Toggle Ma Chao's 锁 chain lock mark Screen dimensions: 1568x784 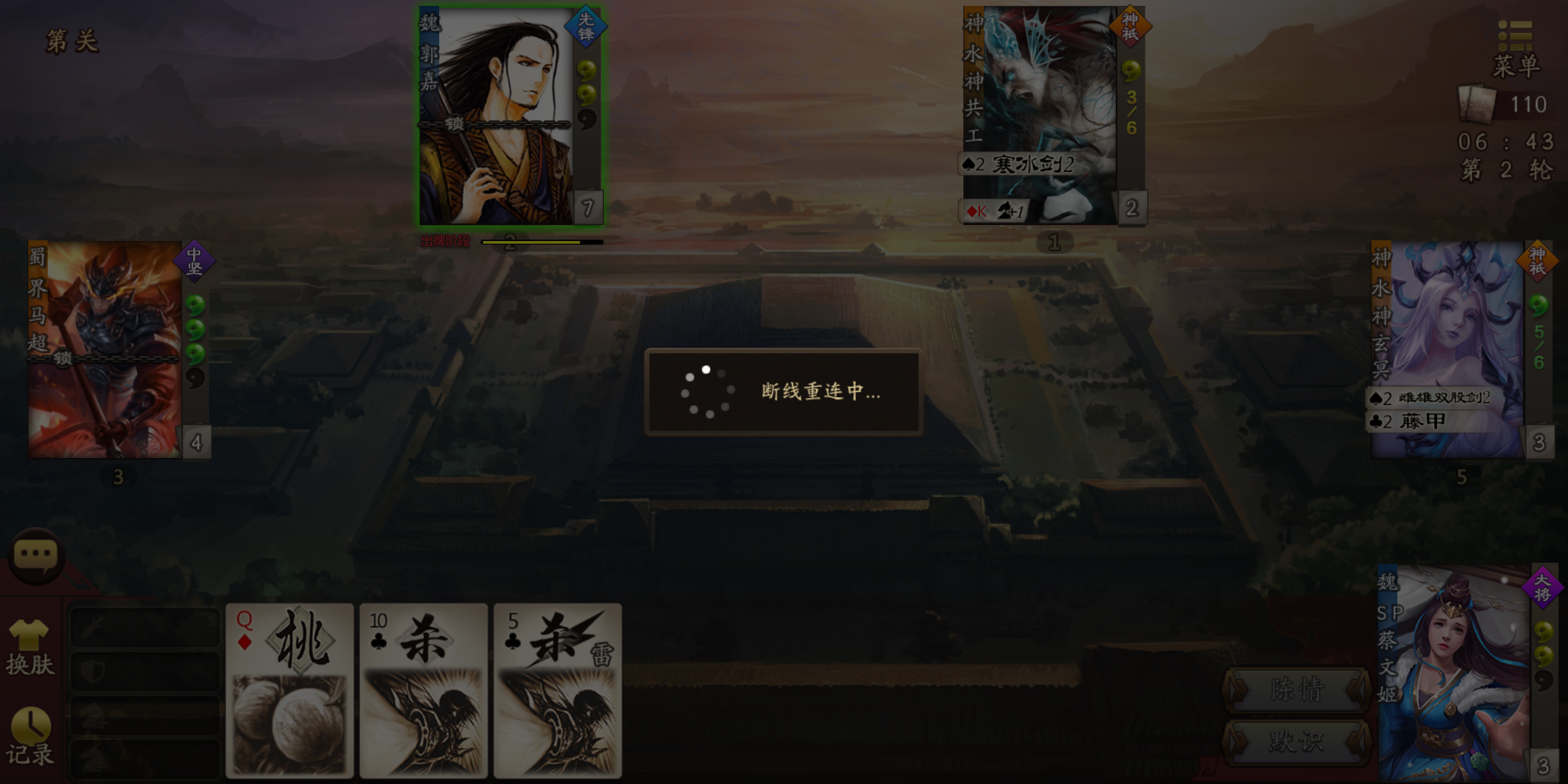tap(64, 359)
